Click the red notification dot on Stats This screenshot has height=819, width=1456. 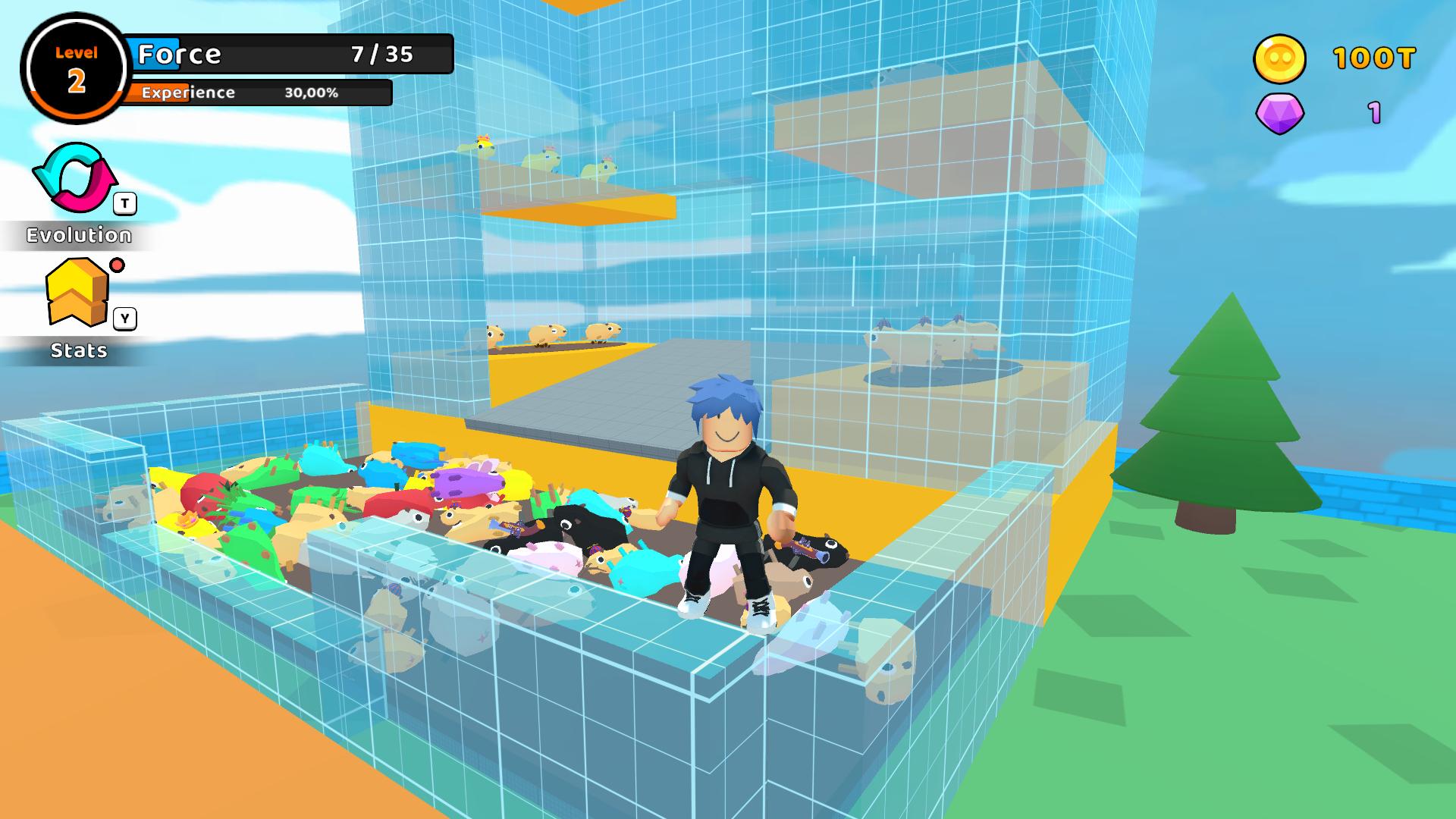(x=118, y=265)
